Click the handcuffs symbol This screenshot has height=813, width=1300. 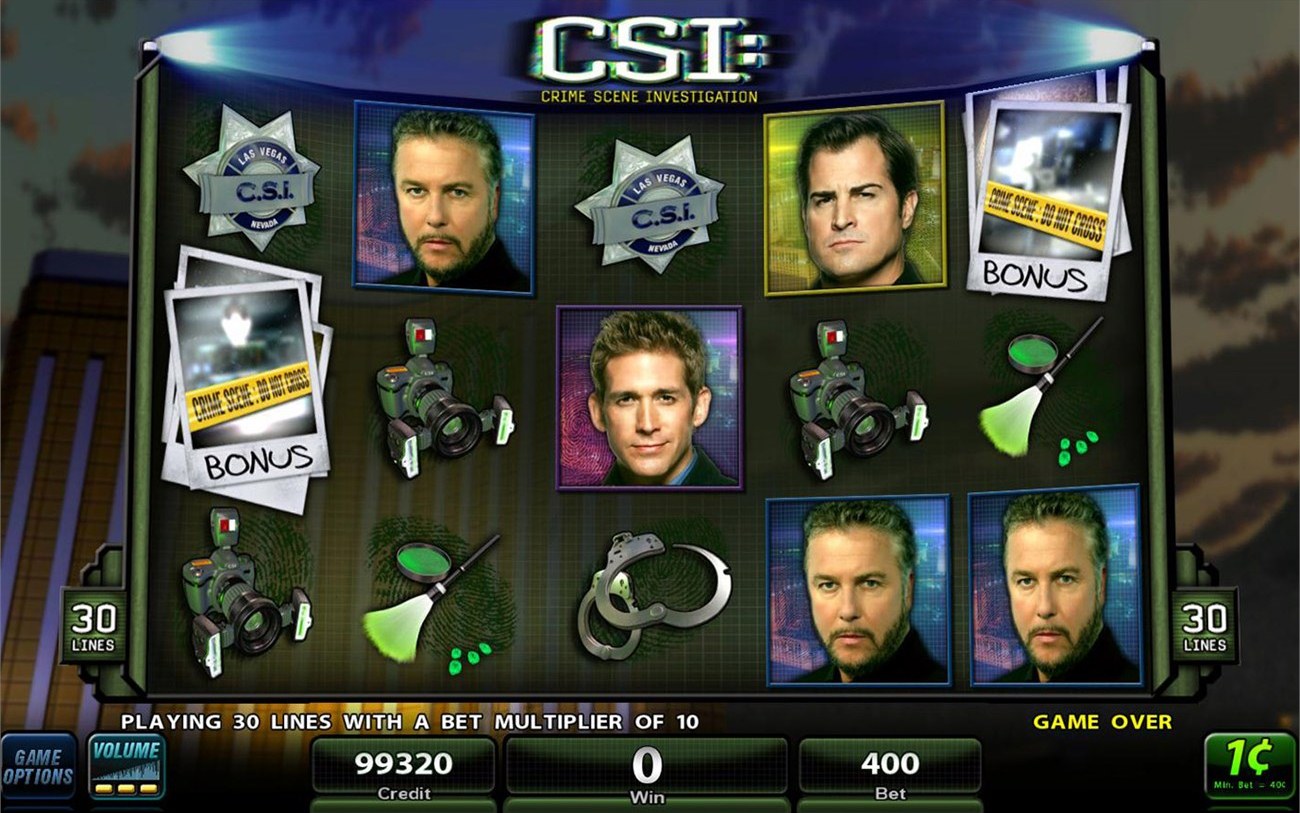pyautogui.click(x=653, y=597)
